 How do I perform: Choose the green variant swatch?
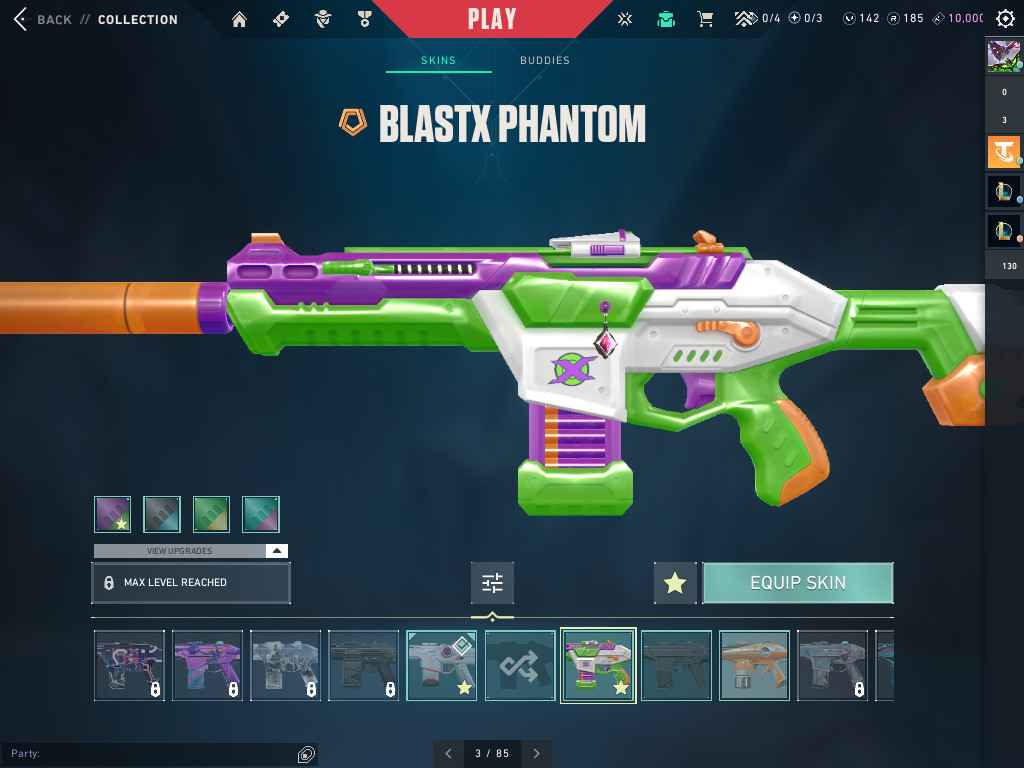point(211,514)
